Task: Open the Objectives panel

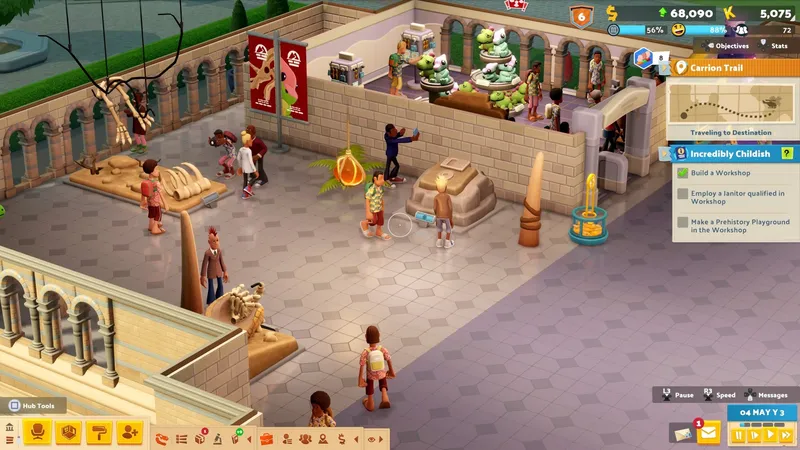Action: (x=731, y=46)
